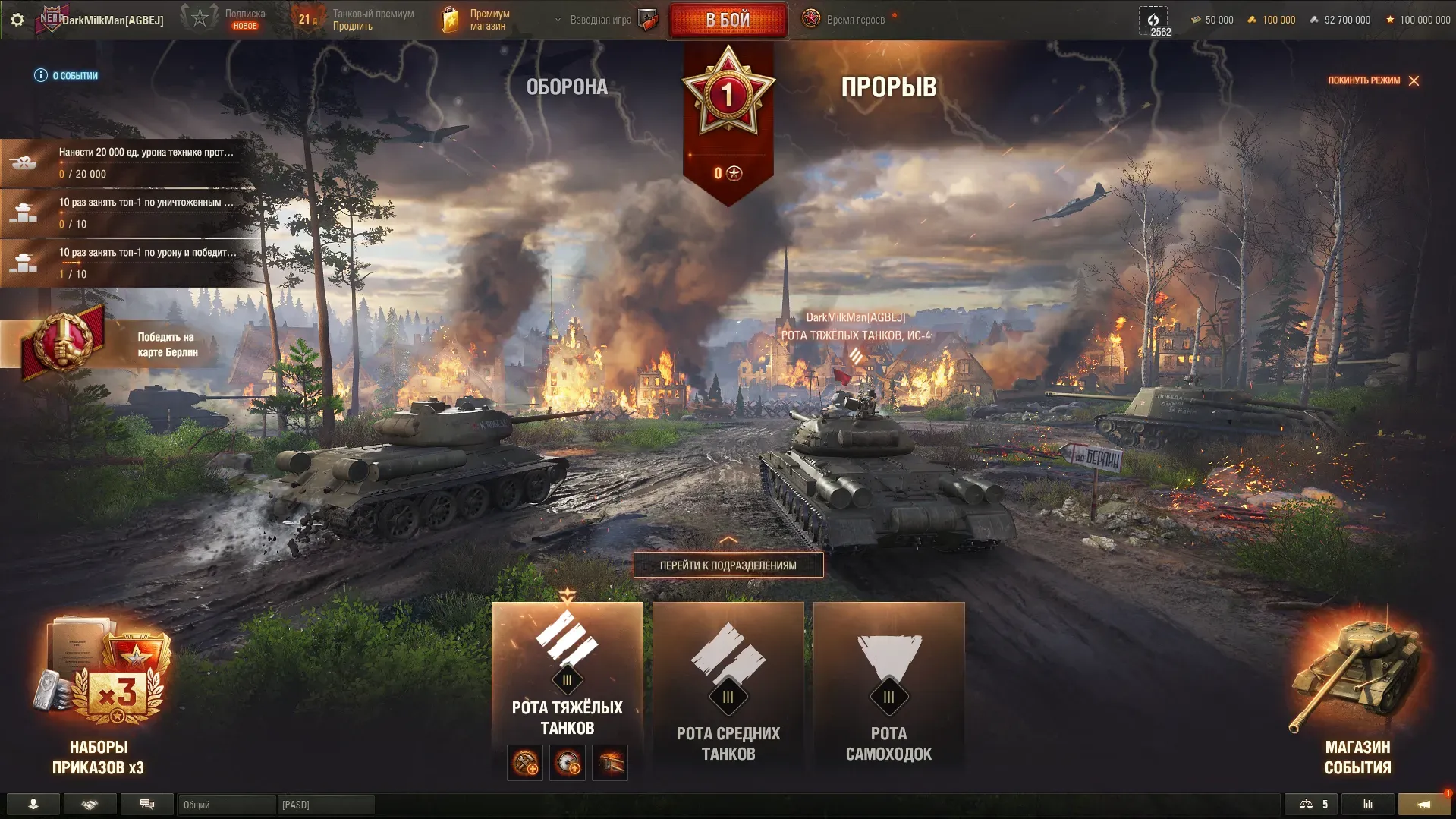Show the О событии info
This screenshot has width=1456, height=819.
[67, 76]
